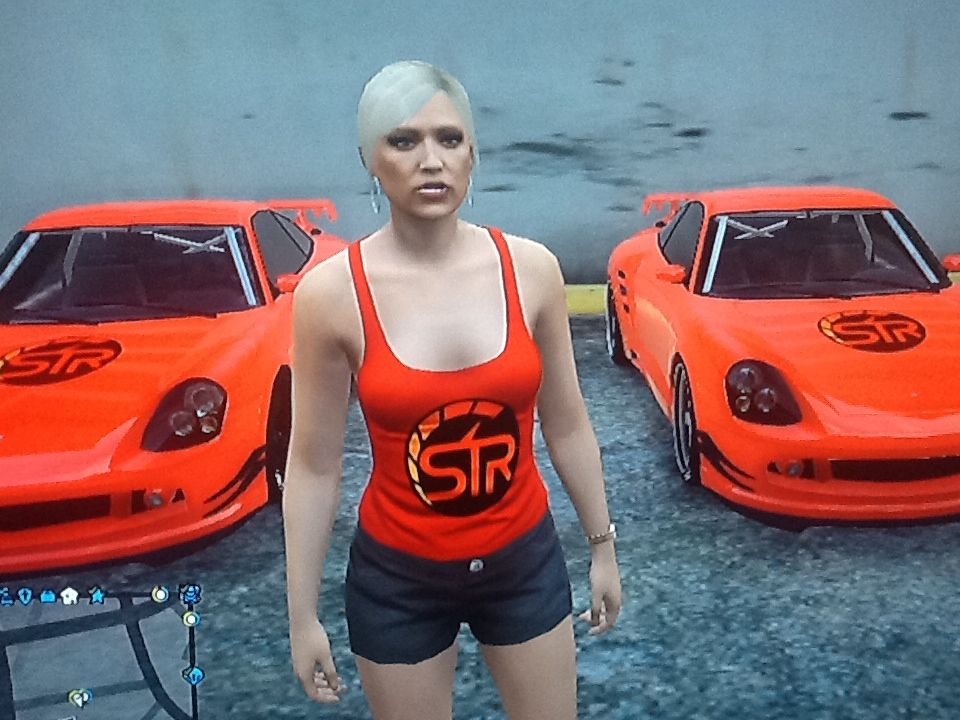
Task: Choose the blue garage marker beside the house
Action: [x=47, y=596]
